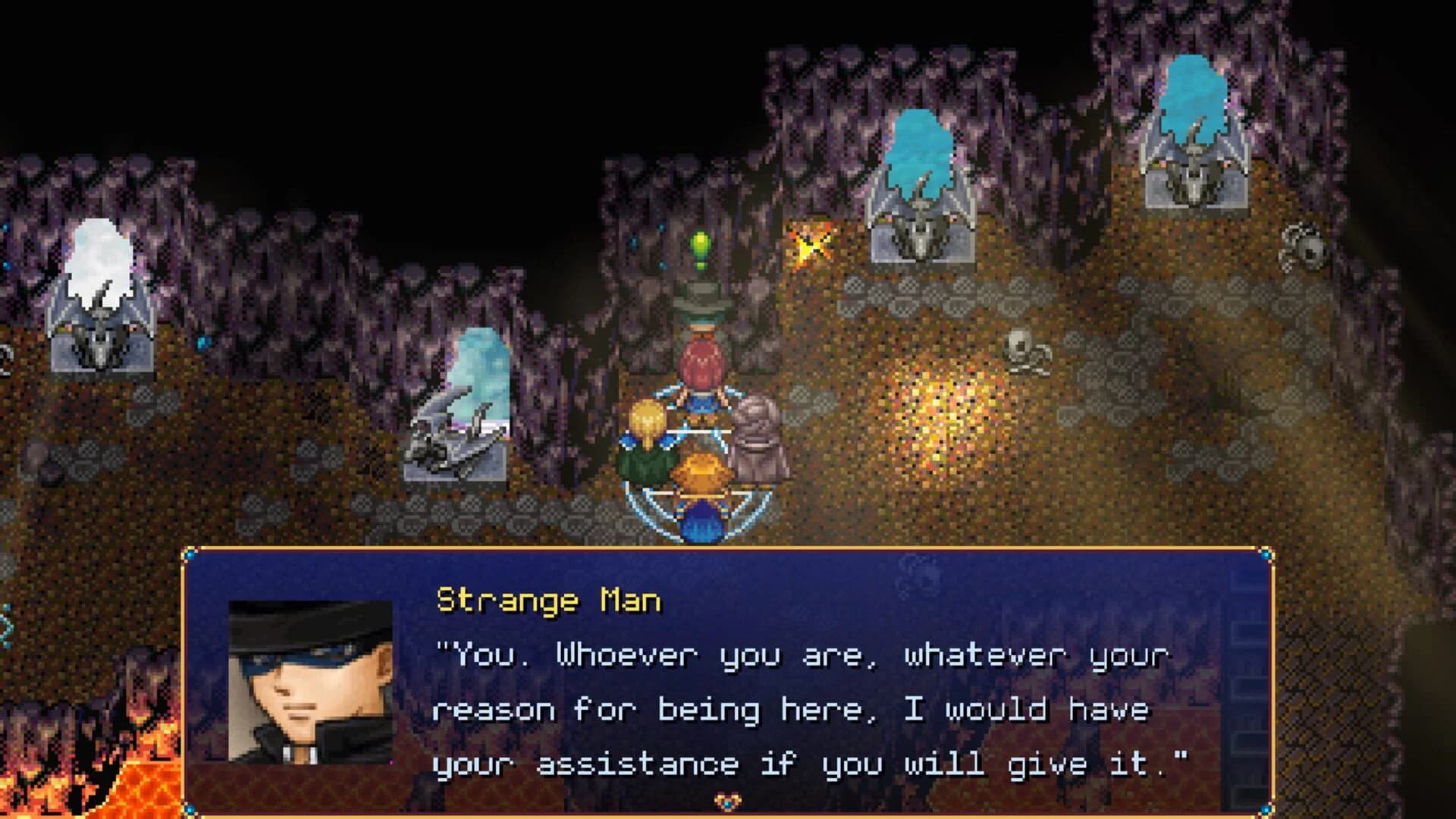Click the blue-flamed dragon statue at top center
The image size is (1456, 819).
(921, 190)
